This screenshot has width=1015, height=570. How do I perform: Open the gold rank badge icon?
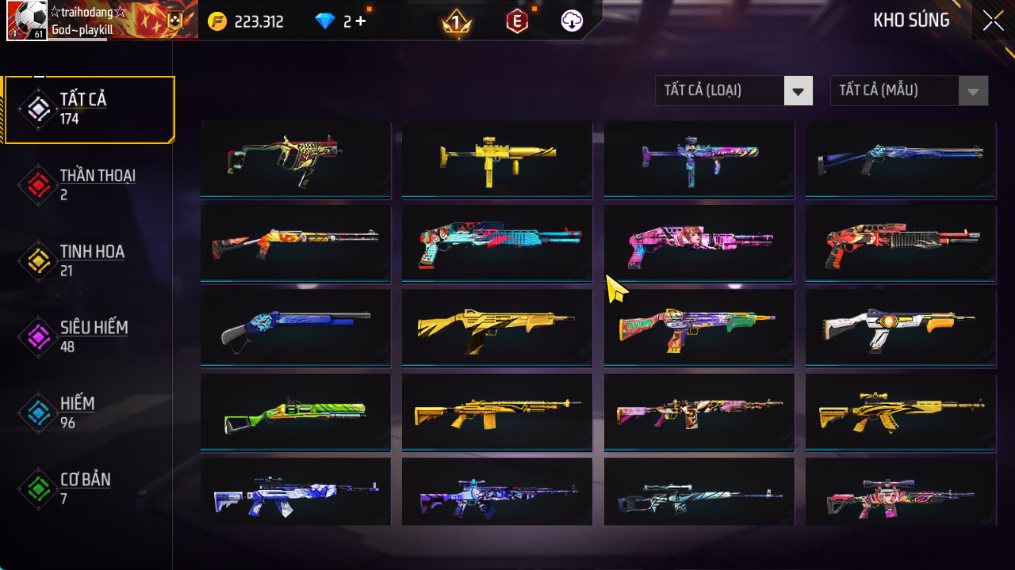(x=457, y=21)
